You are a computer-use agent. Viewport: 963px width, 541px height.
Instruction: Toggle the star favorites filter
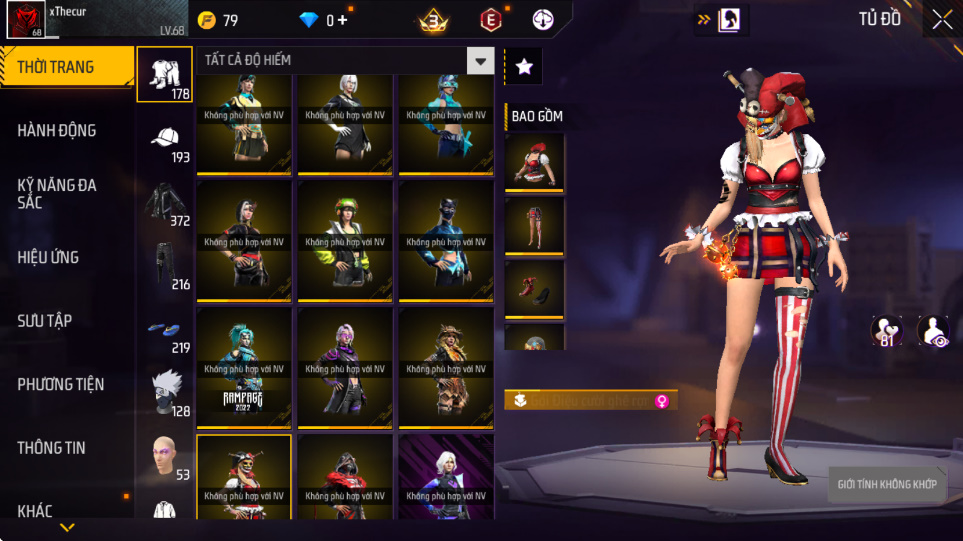523,66
